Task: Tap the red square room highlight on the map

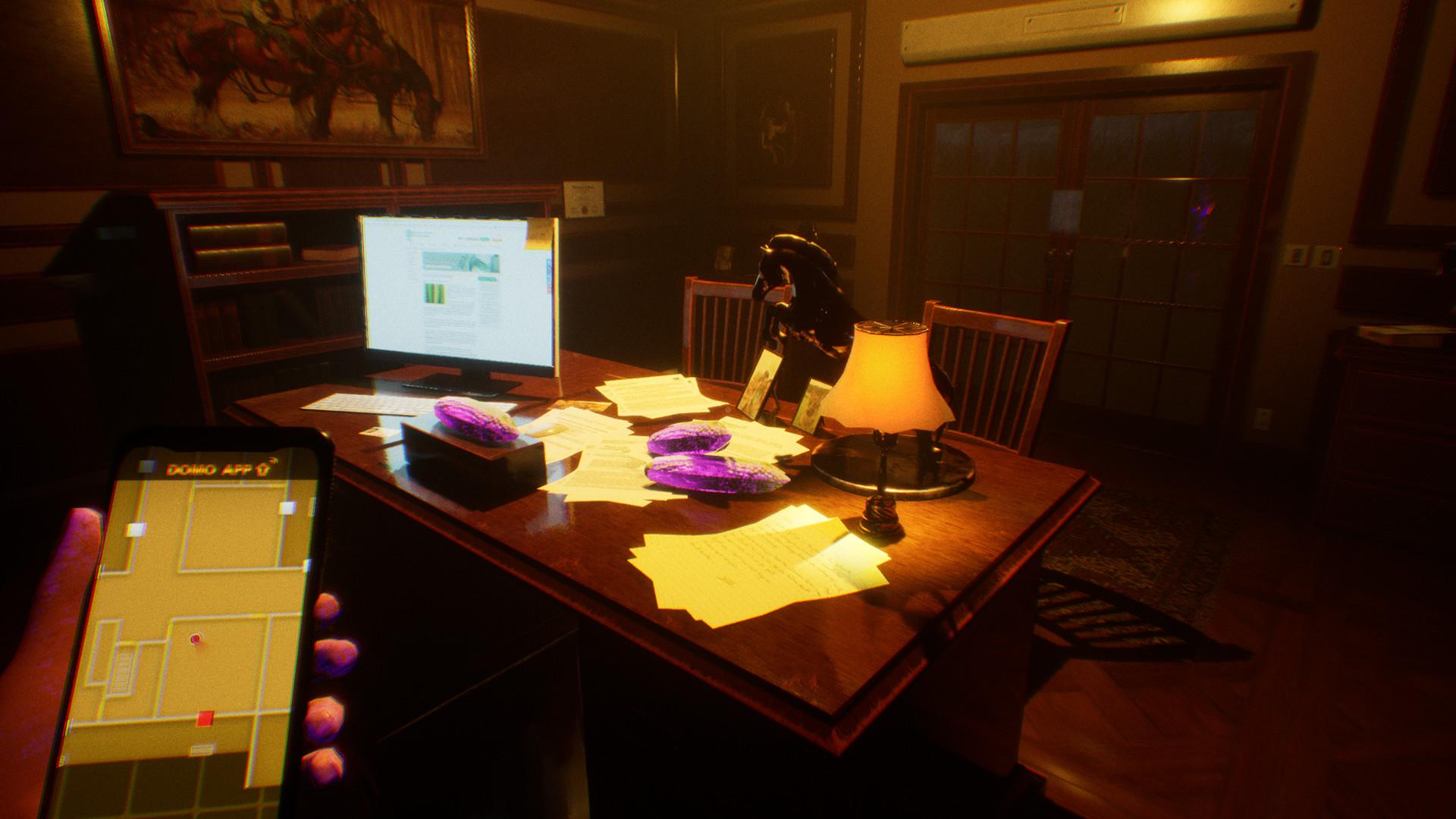Action: (x=204, y=717)
